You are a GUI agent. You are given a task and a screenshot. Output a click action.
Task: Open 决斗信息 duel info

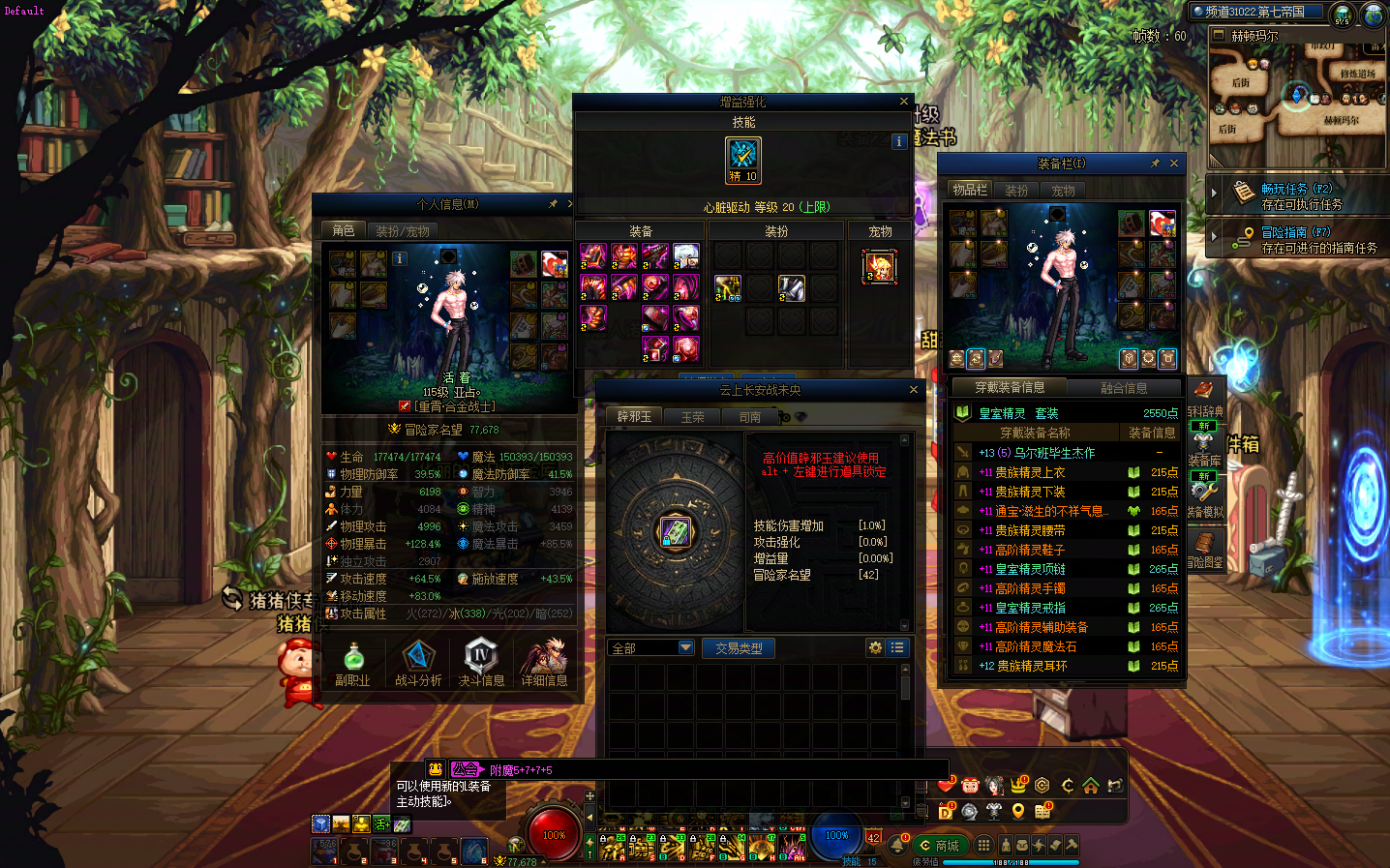pos(481,663)
